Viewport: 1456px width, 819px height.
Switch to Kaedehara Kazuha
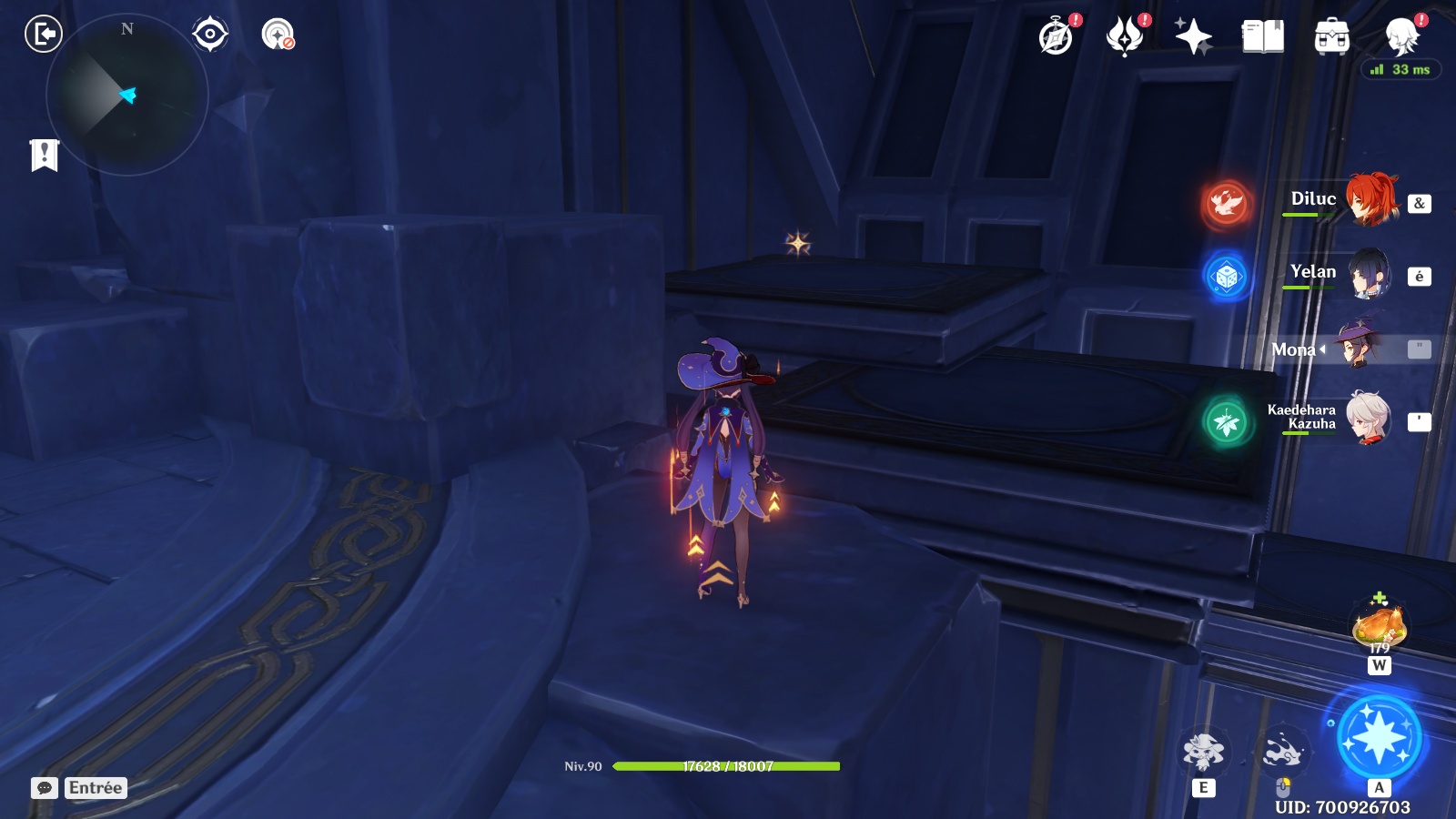pos(1368,419)
